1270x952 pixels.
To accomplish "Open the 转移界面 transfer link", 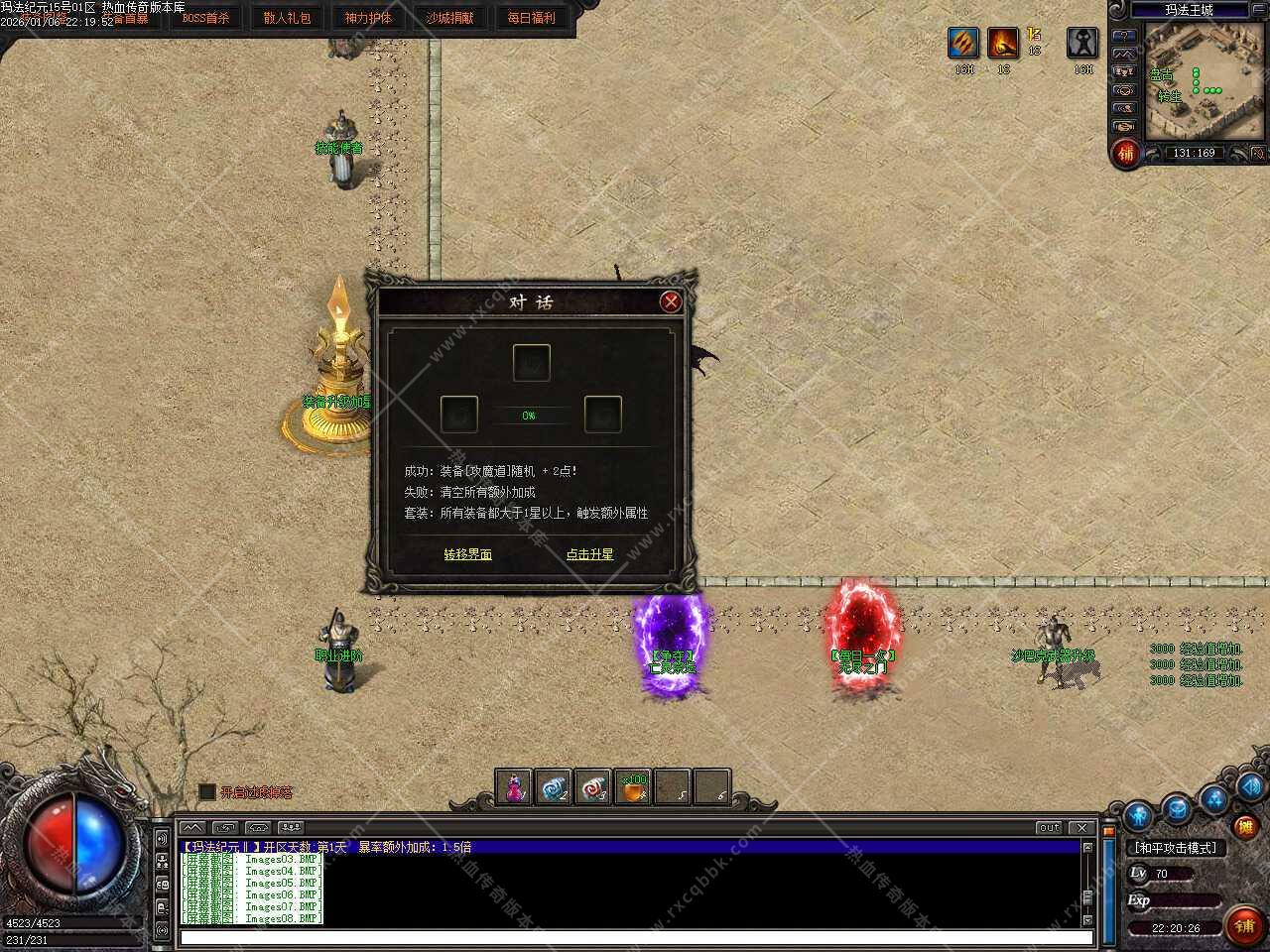I will [467, 554].
